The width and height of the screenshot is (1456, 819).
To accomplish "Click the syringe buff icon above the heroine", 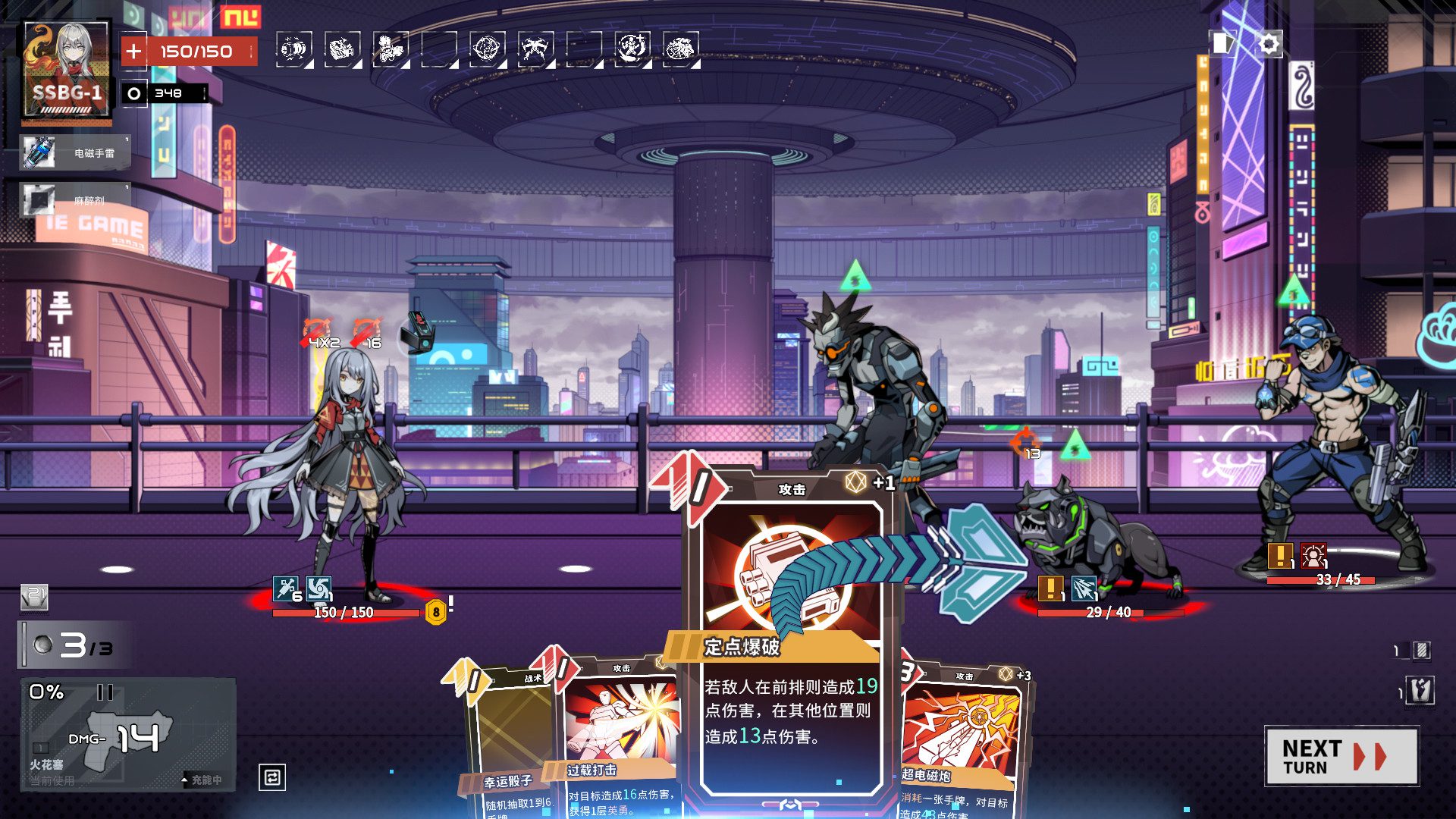I will coord(285,587).
